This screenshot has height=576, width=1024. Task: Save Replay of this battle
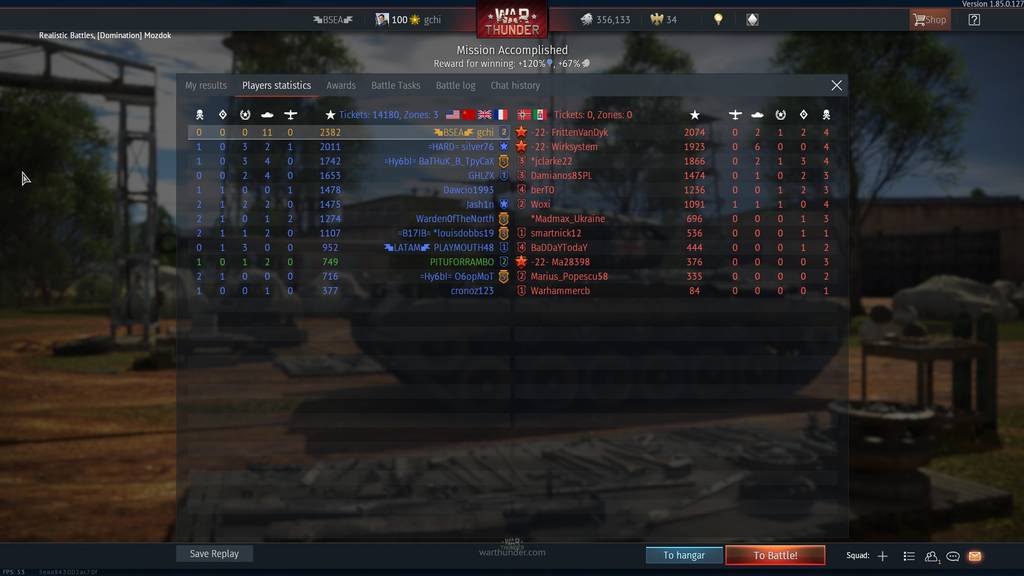[x=214, y=554]
